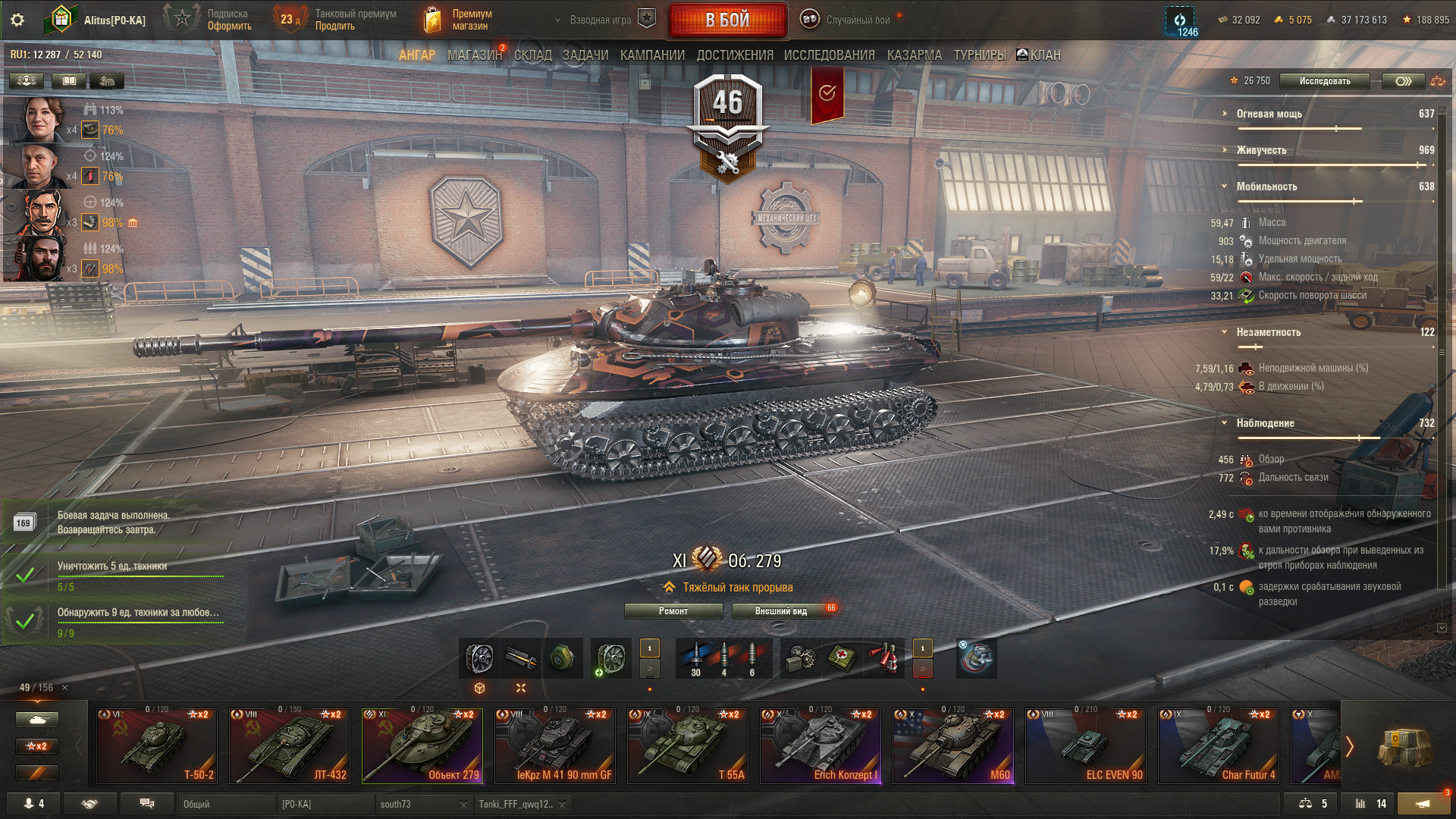
Task: Switch to the МАГАЗИН tab
Action: [x=475, y=55]
